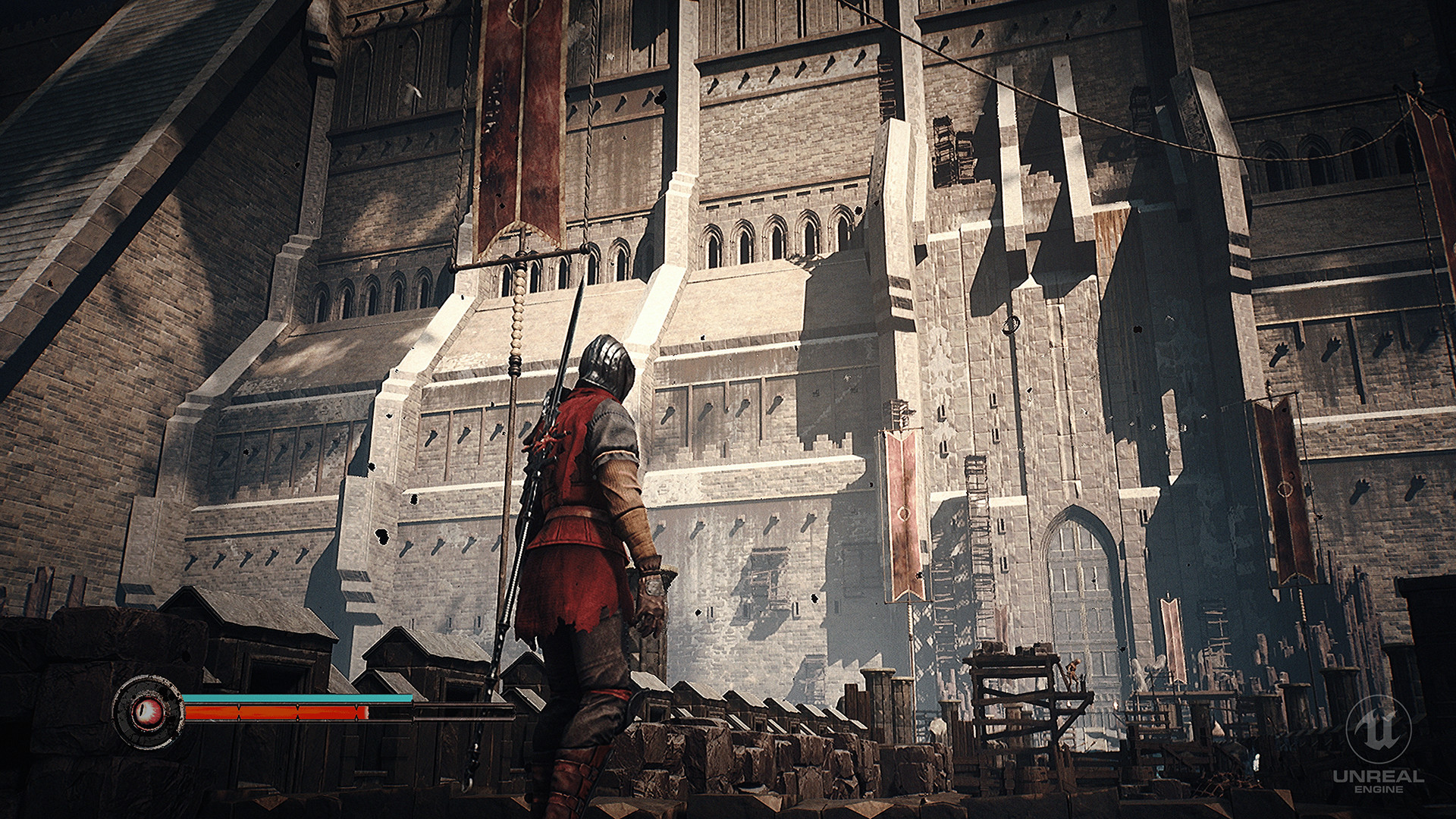Screen dimensions: 1456x819
Task: Click the eye emblem in the HUD orb
Action: (x=148, y=711)
